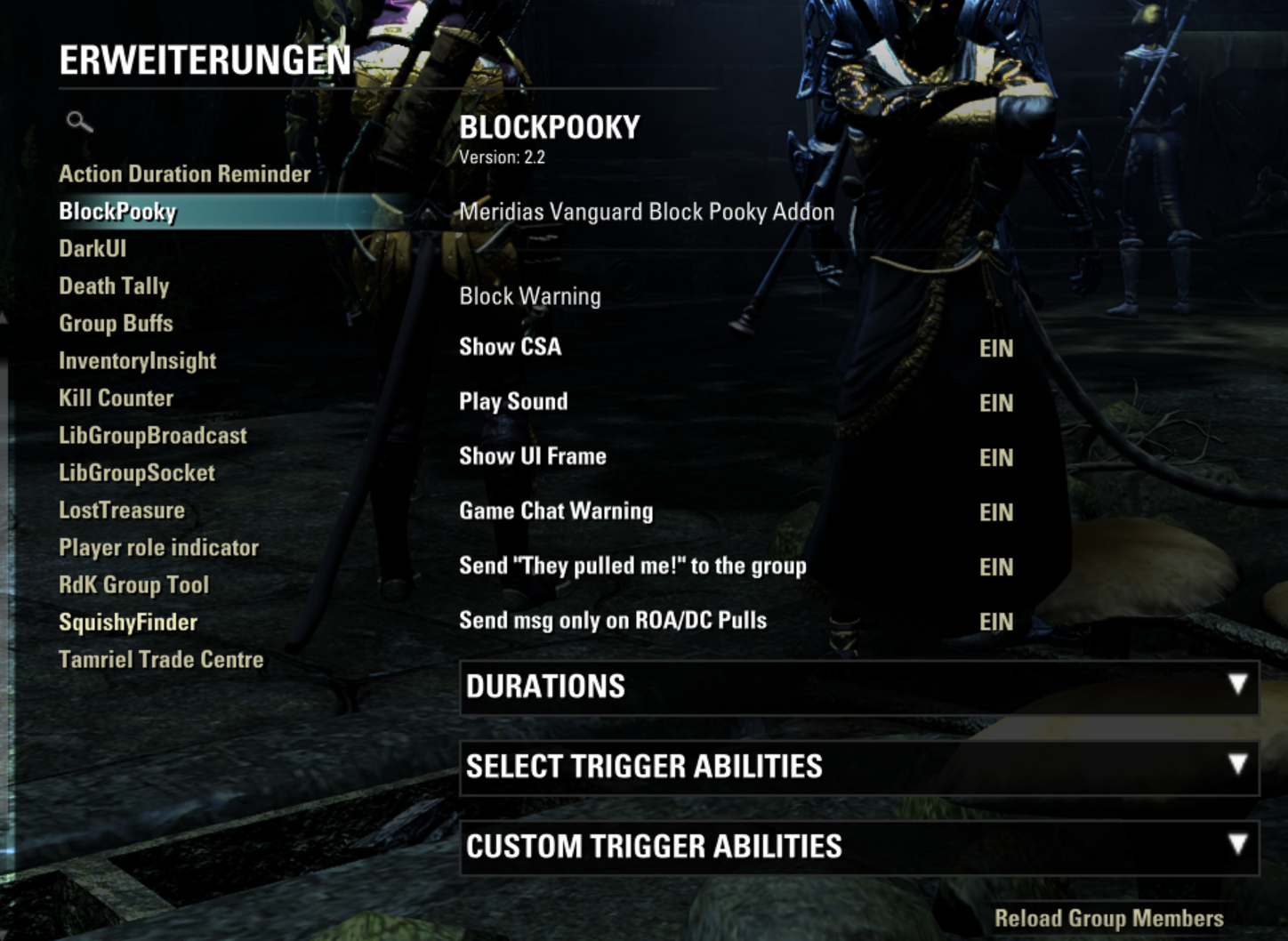Open the LostTreasure addon entry
Screen dimensions: 1288x941
click(x=122, y=511)
